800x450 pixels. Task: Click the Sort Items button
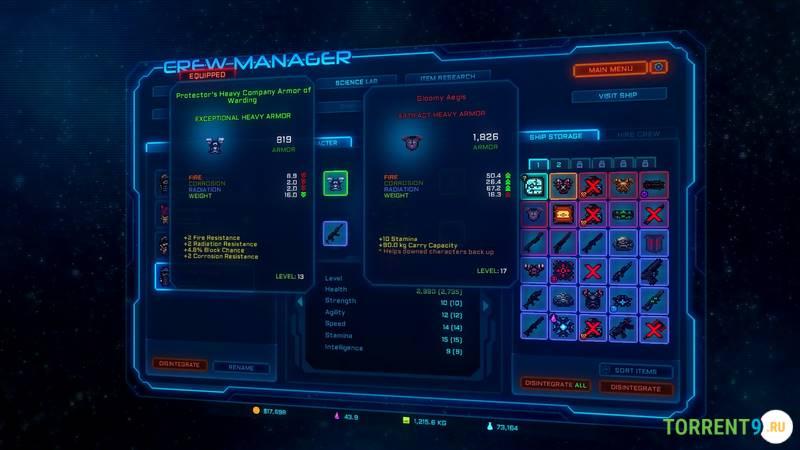(x=636, y=370)
